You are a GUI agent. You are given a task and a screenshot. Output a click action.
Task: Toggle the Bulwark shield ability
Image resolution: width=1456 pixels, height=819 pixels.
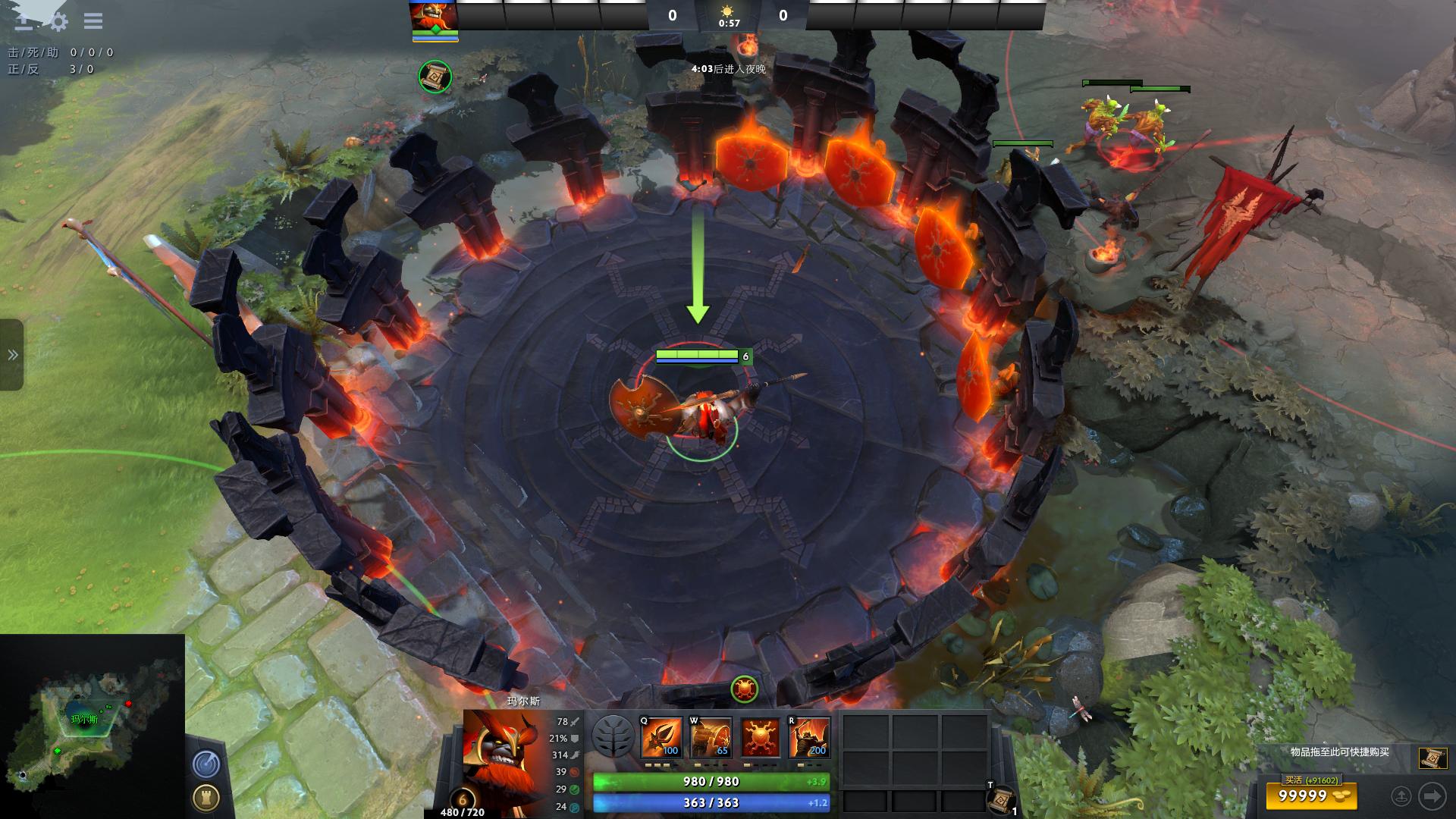[760, 737]
